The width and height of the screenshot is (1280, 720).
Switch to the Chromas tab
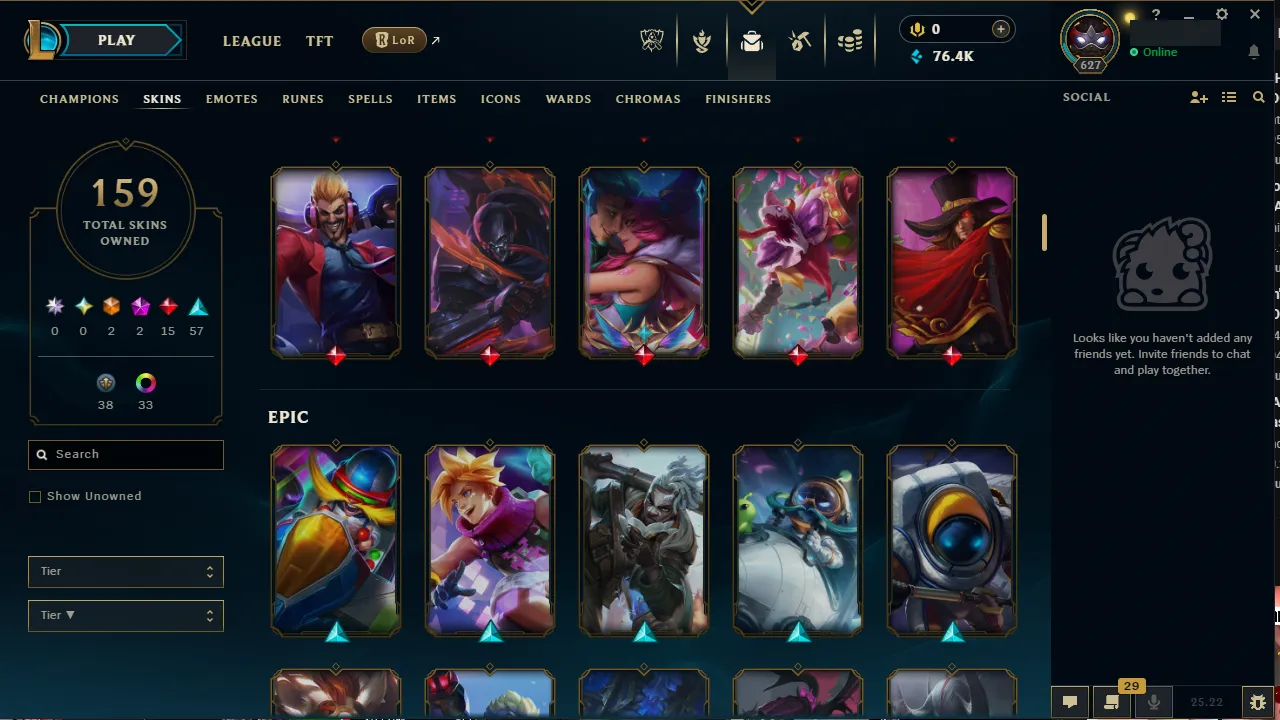tap(648, 99)
